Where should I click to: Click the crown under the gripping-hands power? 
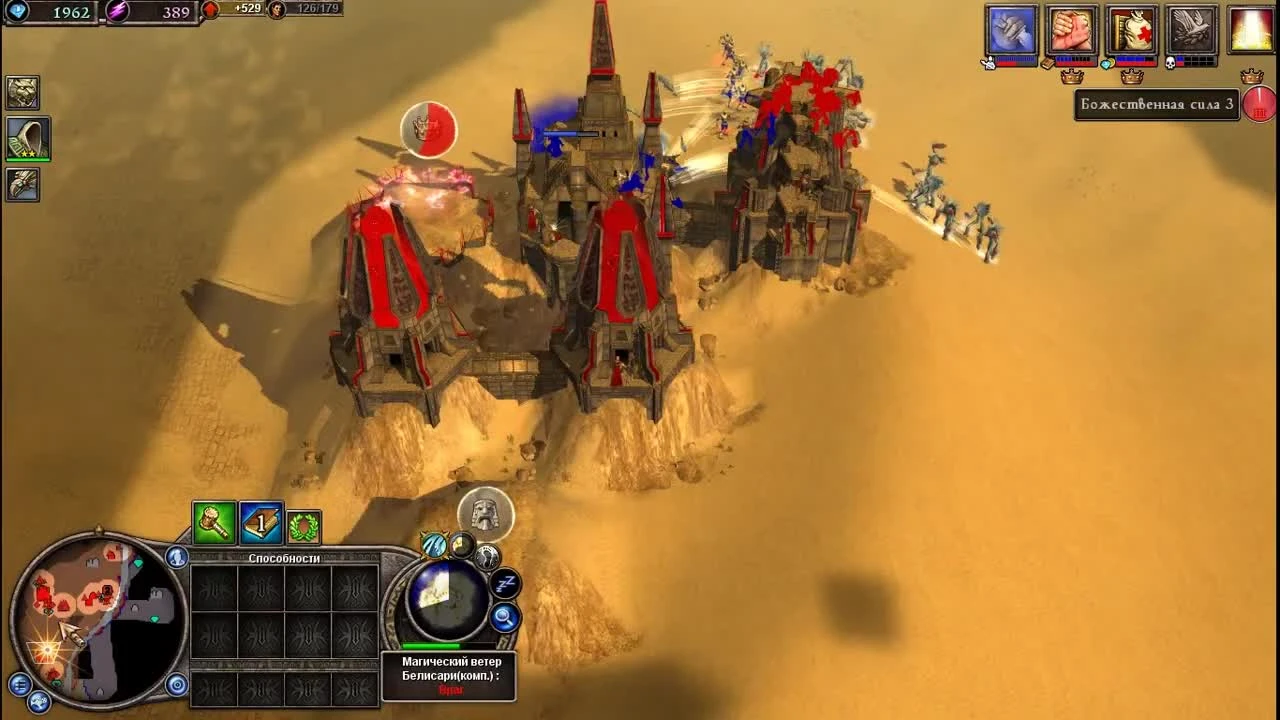1073,76
